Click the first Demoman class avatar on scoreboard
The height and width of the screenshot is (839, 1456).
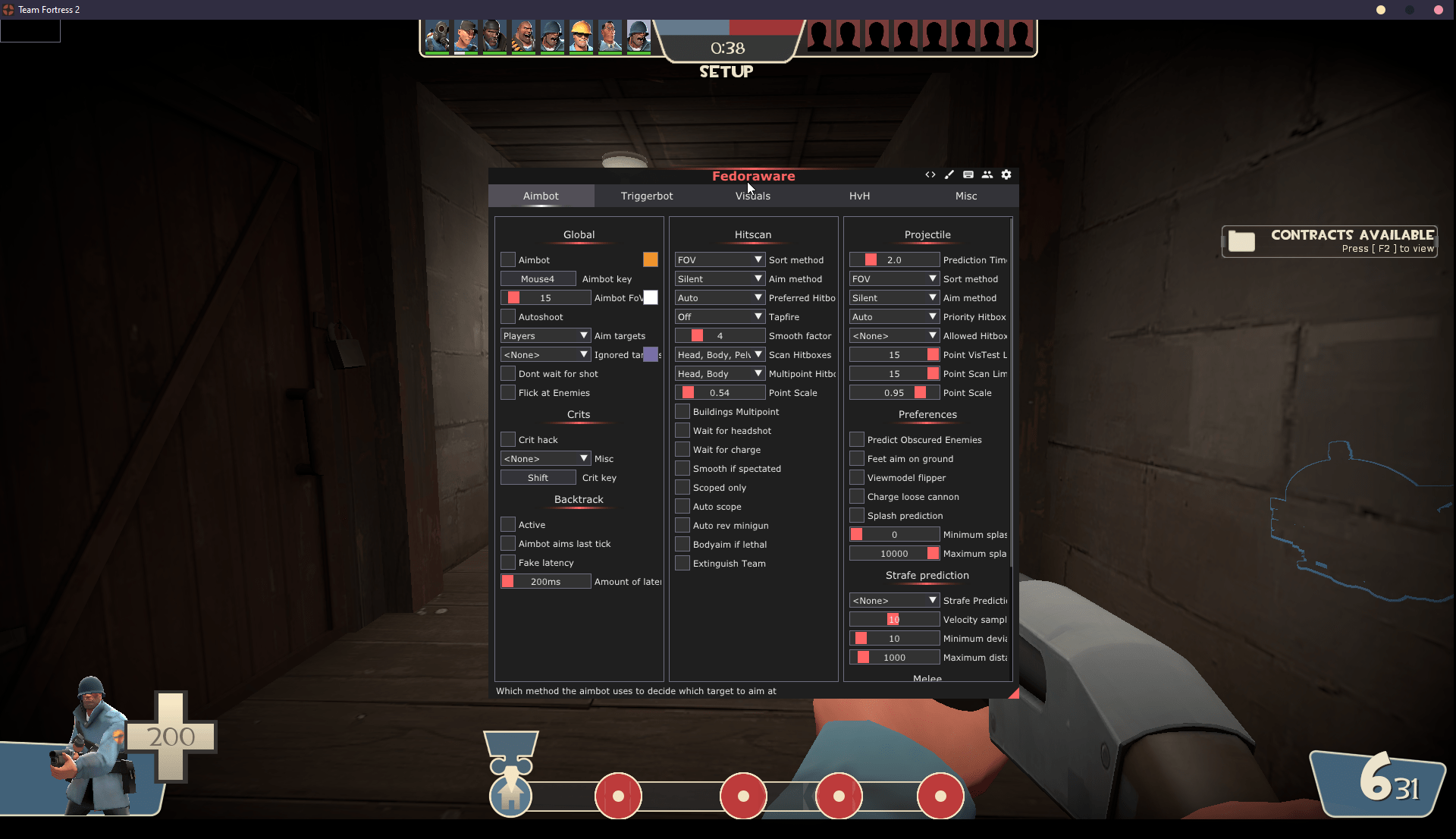pyautogui.click(x=494, y=36)
